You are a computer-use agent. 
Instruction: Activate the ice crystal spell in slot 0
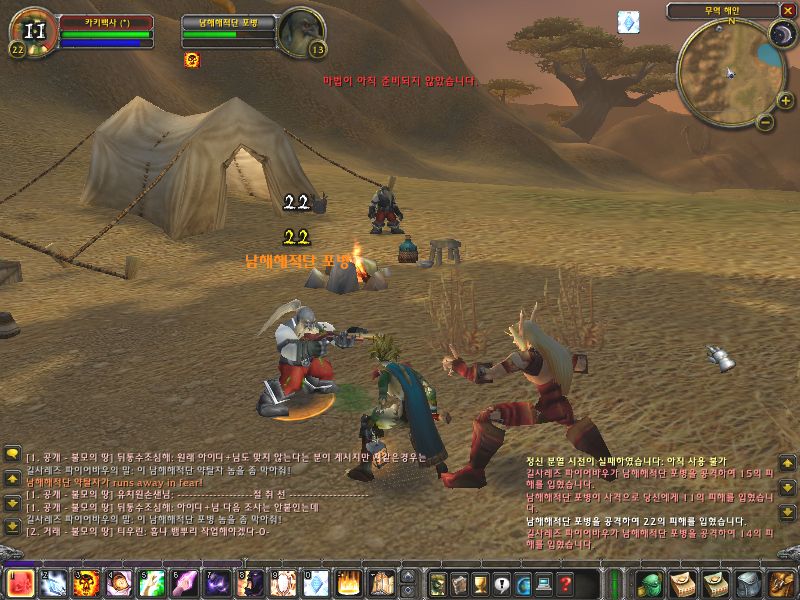click(x=316, y=583)
